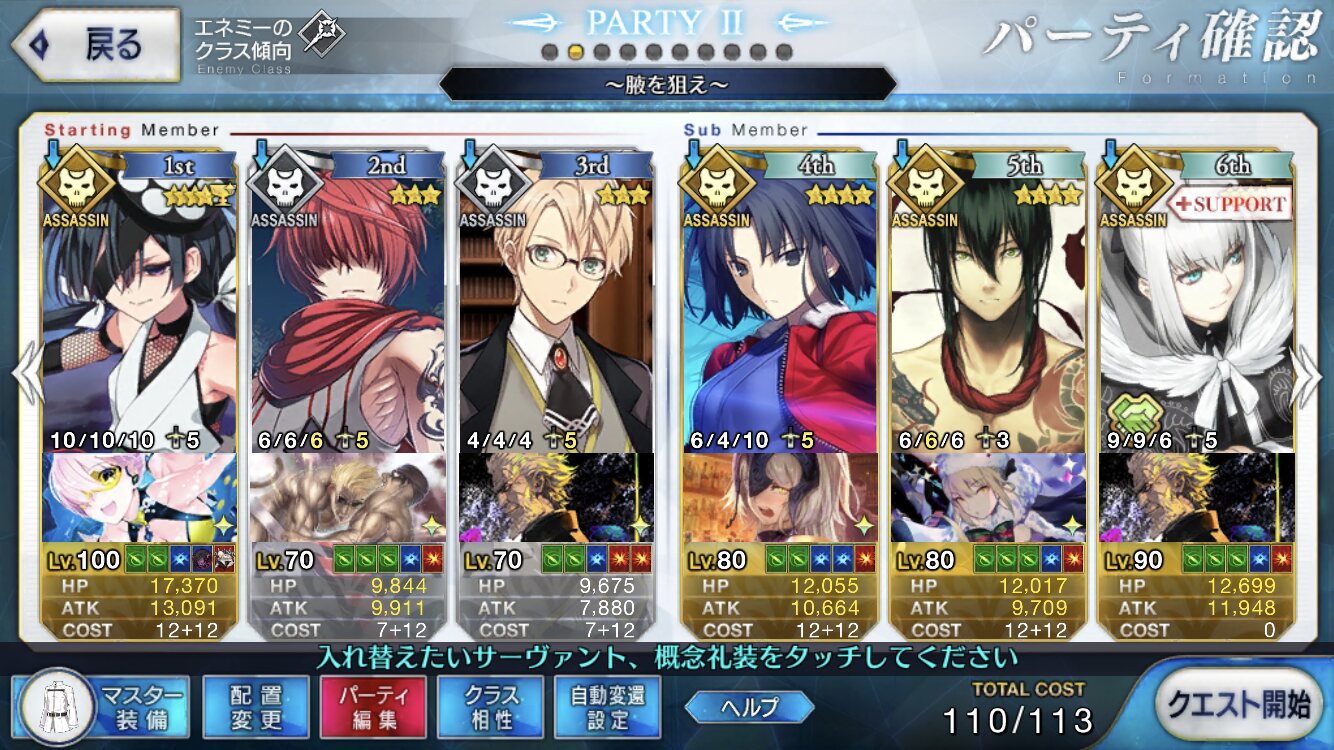This screenshot has width=1334, height=750.
Task: Switch to the previous party with left arrow
Action: pyautogui.click(x=24, y=375)
